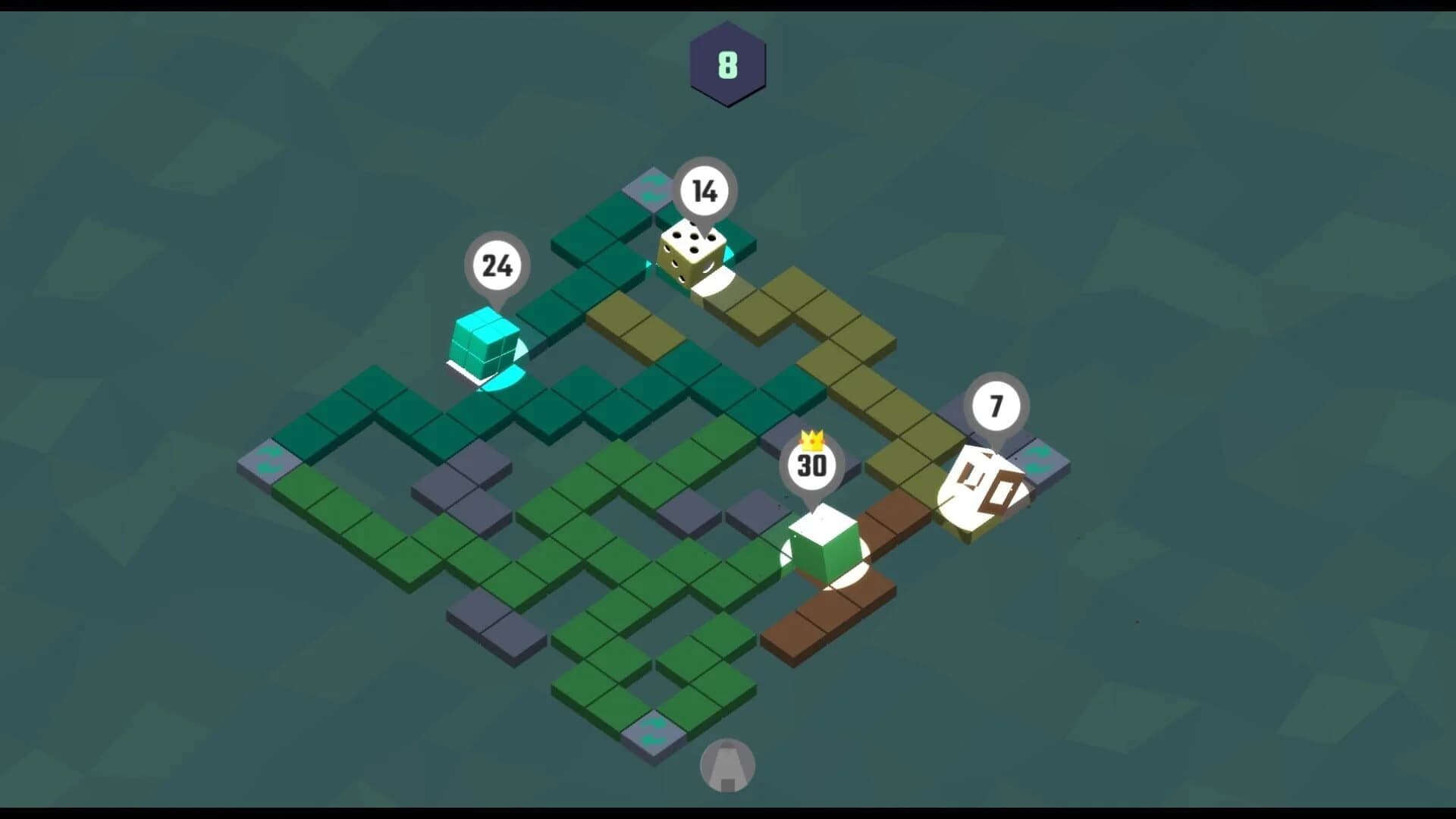Click the crown above the score 30
The height and width of the screenshot is (819, 1456).
(811, 441)
